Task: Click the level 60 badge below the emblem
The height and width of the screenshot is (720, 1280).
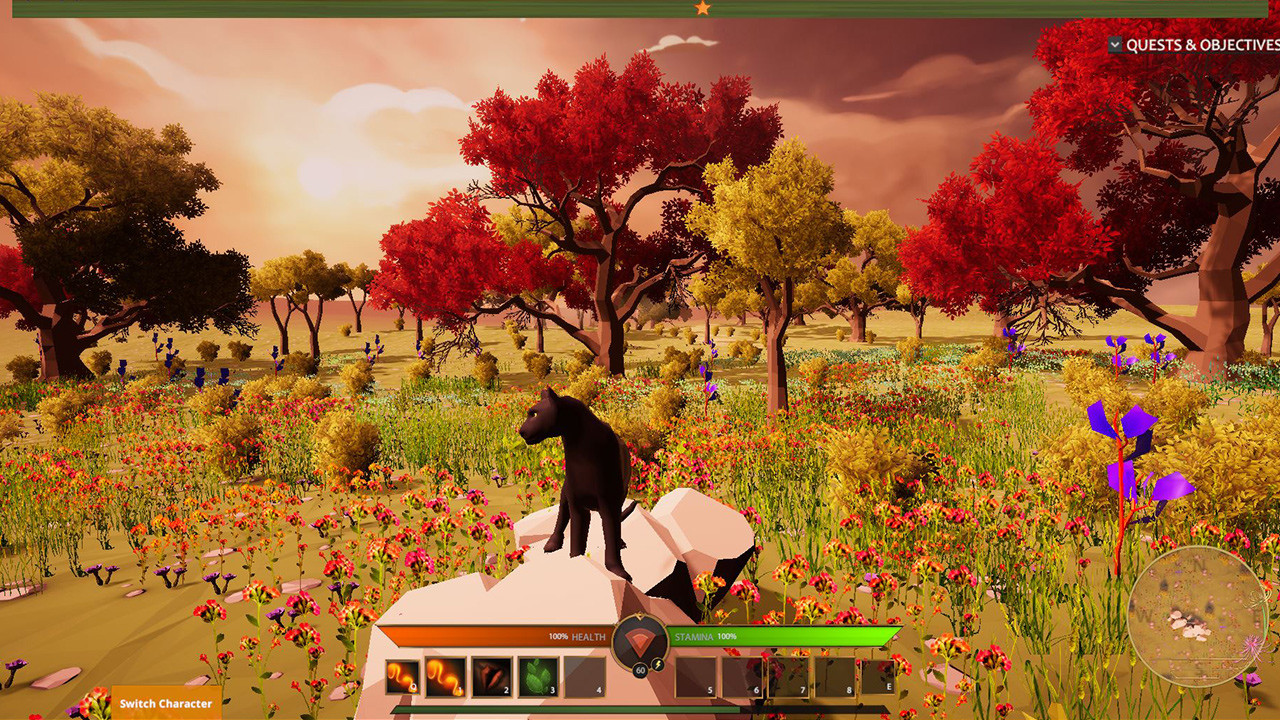Action: (x=640, y=671)
